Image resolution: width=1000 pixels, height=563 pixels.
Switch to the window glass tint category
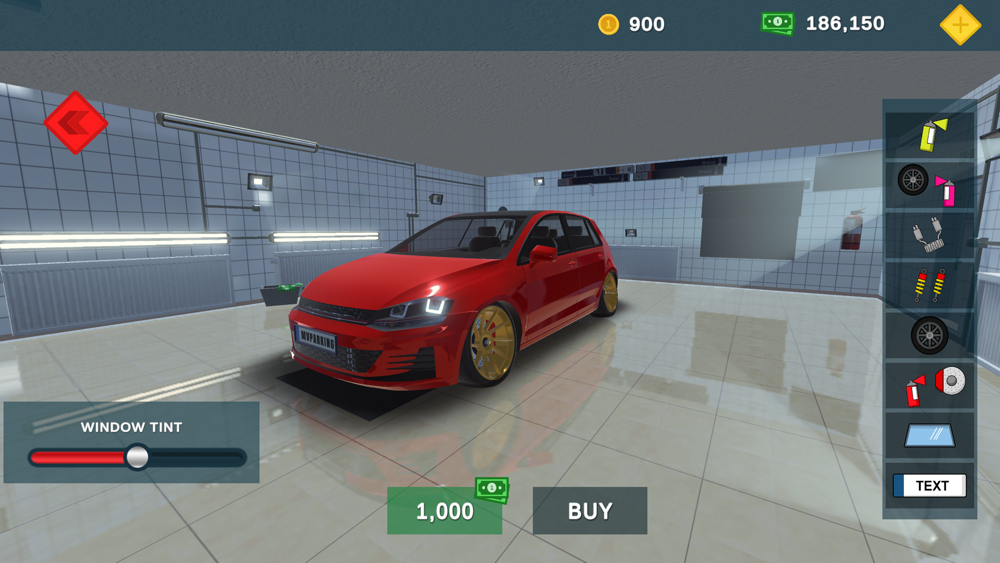(x=929, y=436)
